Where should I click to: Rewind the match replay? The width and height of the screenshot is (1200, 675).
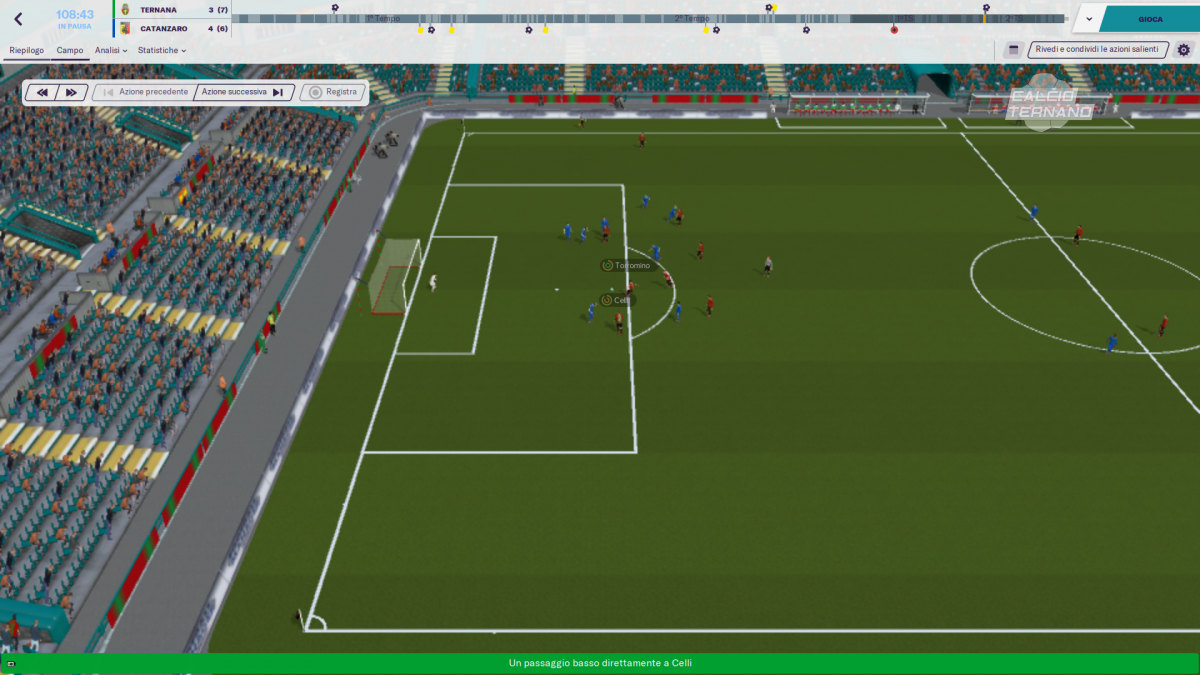(43, 92)
